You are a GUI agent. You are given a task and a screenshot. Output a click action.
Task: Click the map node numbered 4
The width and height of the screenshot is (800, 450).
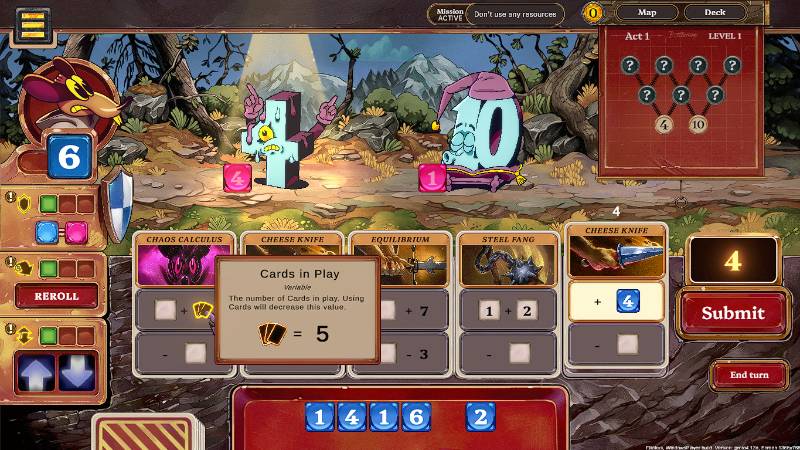point(664,125)
